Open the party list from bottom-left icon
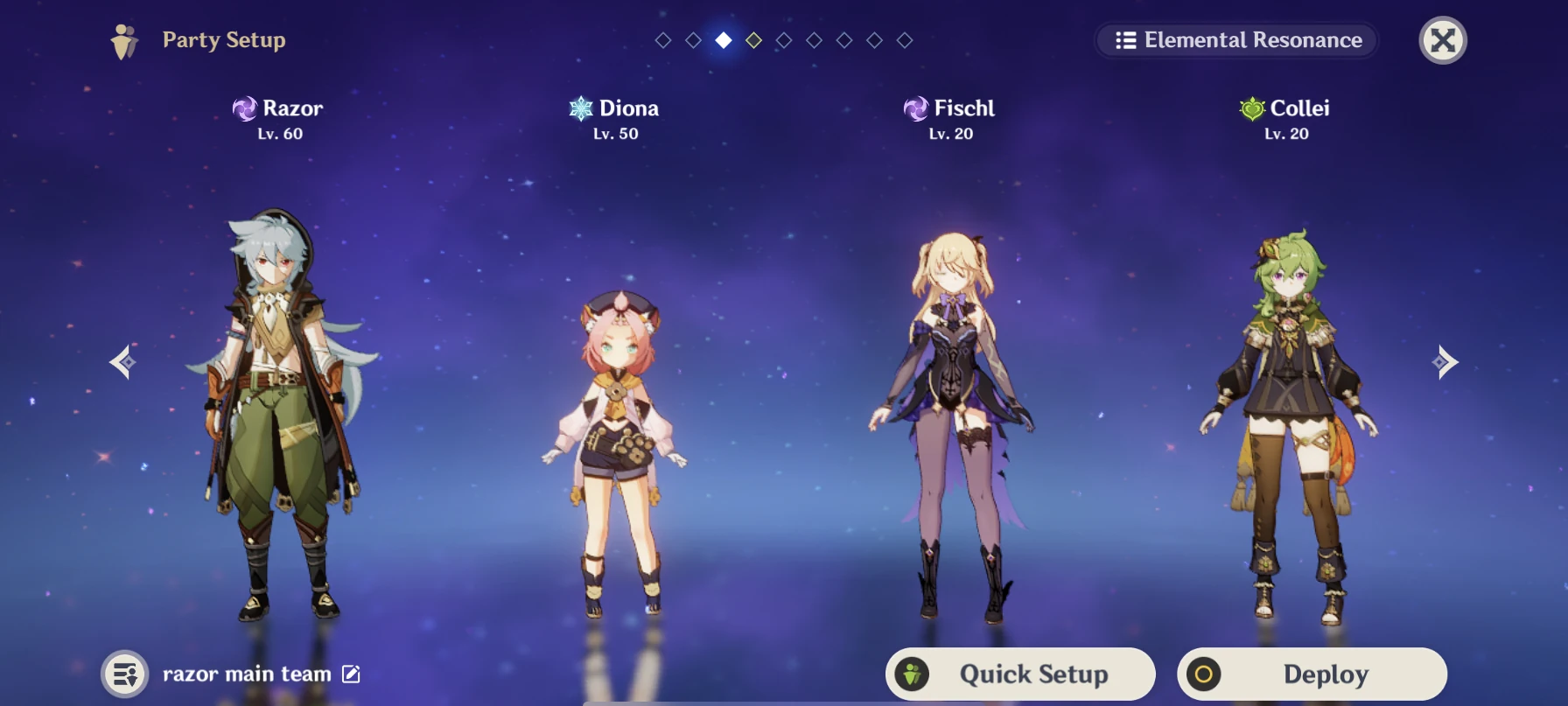The height and width of the screenshot is (706, 1568). click(x=124, y=675)
